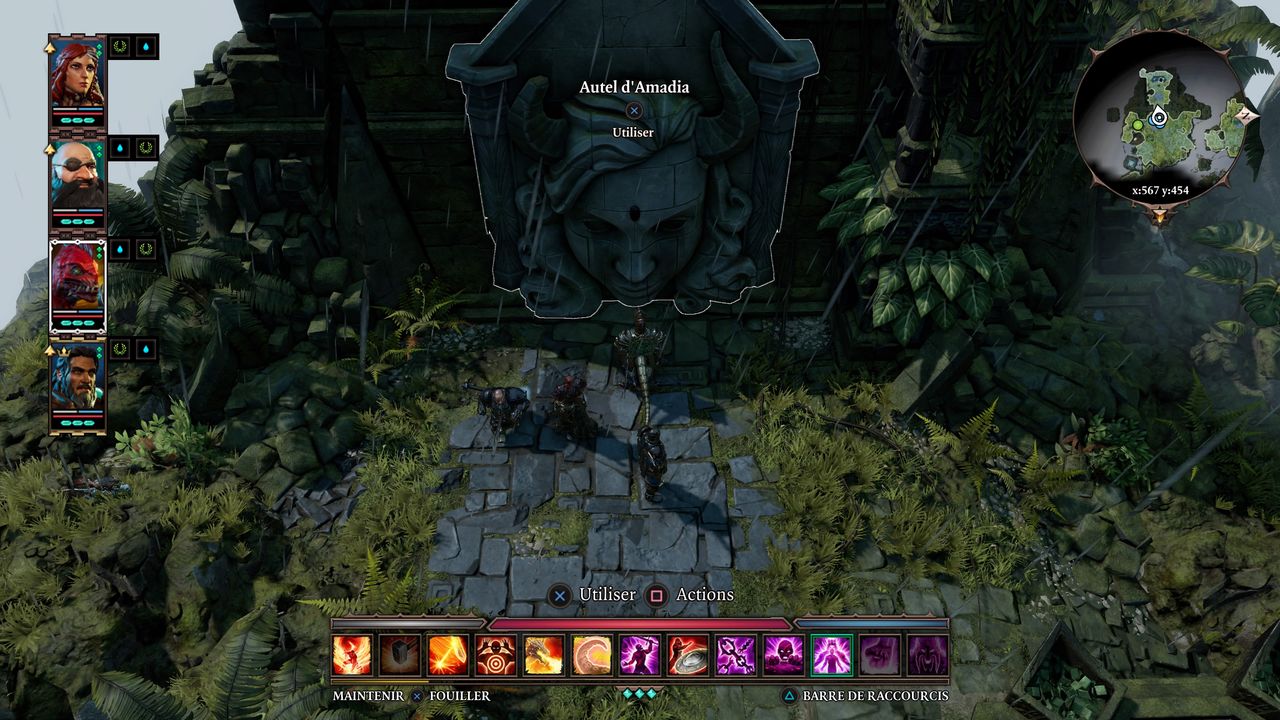Screen dimensions: 1280x720
Task: Activate the purple chains skill
Action: pos(736,655)
